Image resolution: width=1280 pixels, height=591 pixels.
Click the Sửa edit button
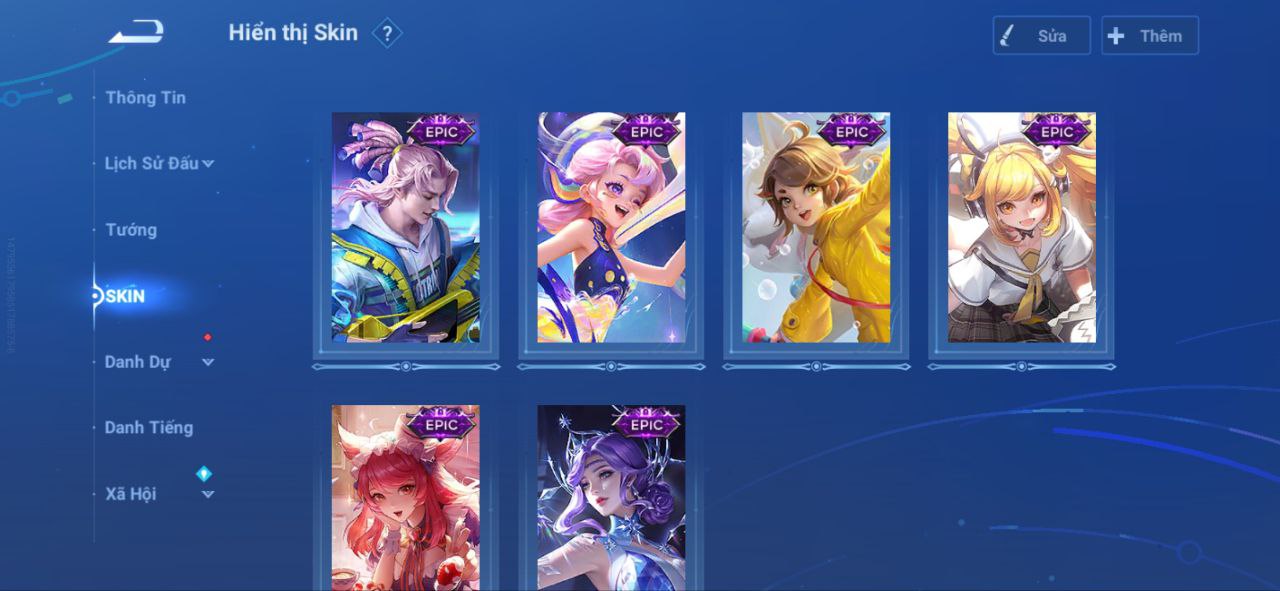(x=1041, y=36)
